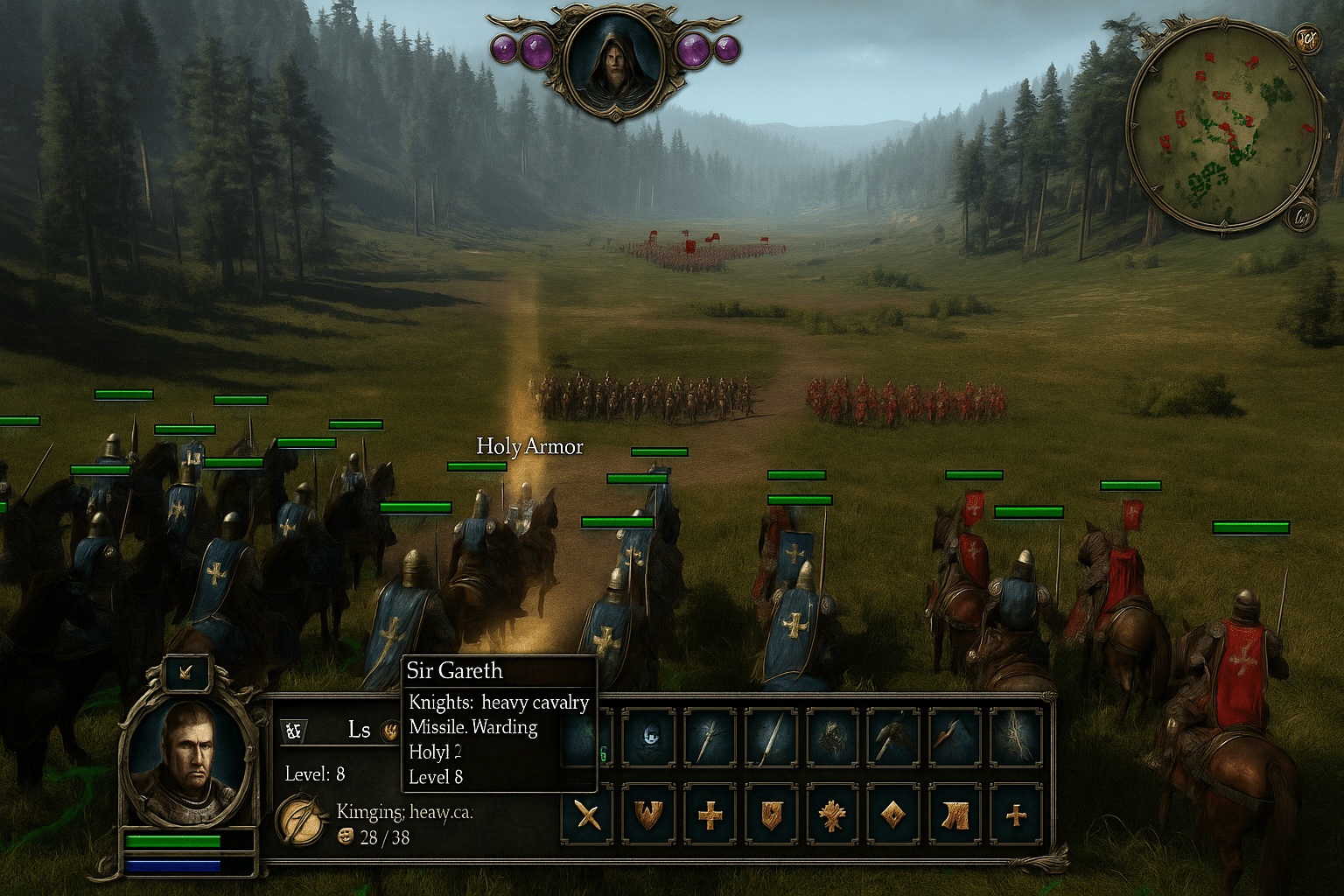This screenshot has width=1344, height=896.
Task: Click the round bow emblem icon
Action: 302,820
